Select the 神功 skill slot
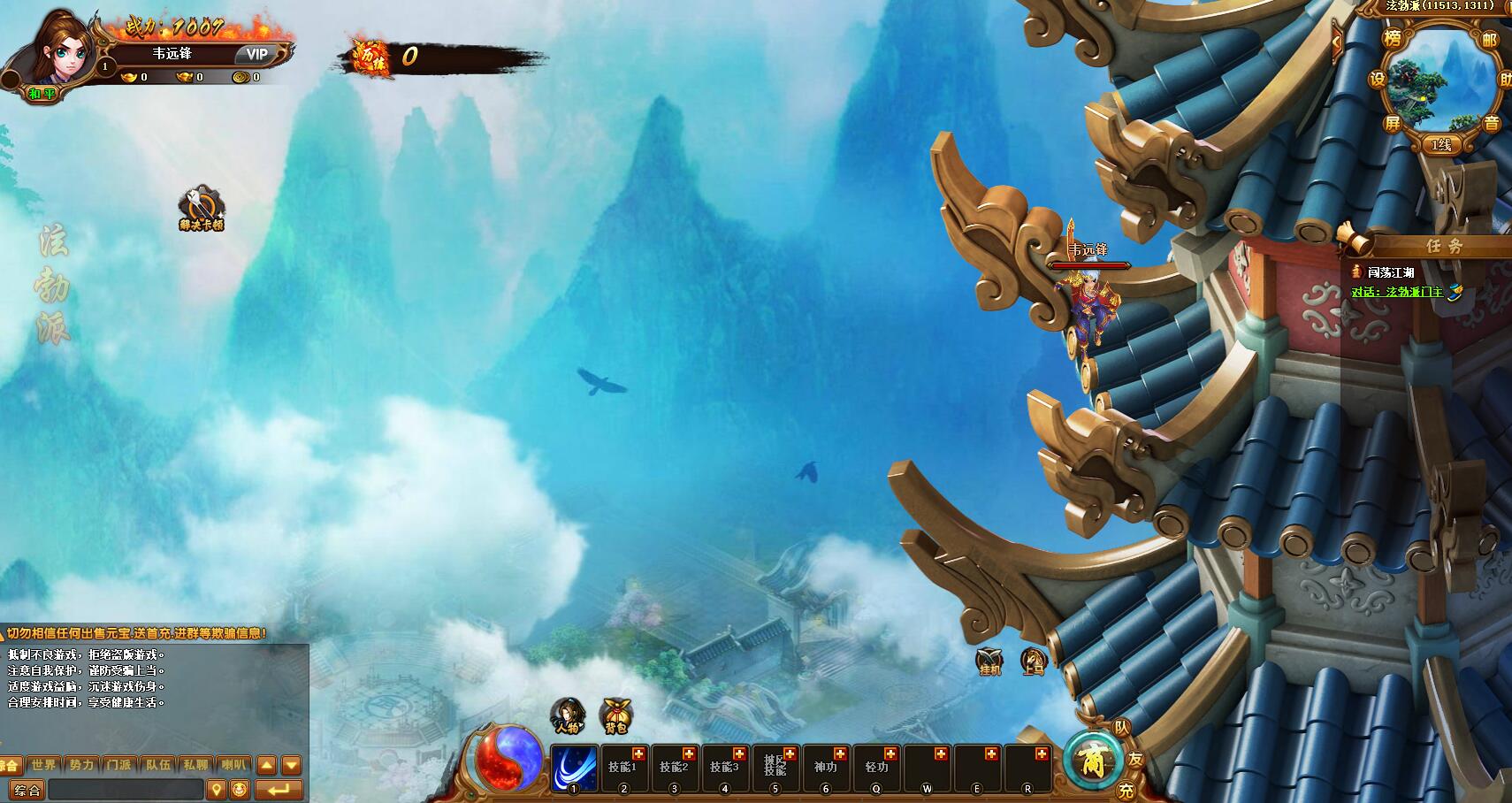The image size is (1512, 803). [x=826, y=768]
